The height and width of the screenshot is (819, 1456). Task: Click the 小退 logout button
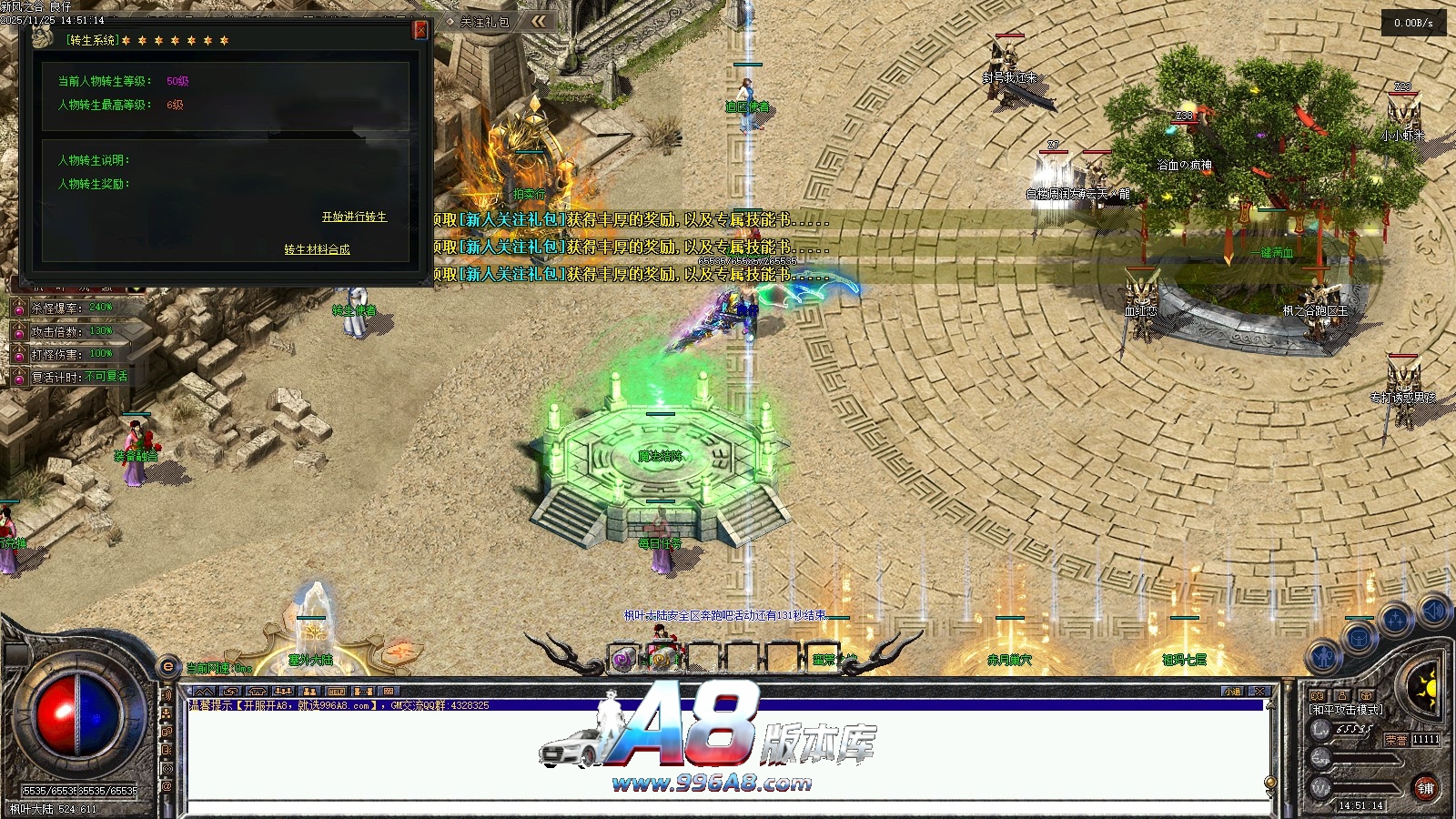[1232, 692]
